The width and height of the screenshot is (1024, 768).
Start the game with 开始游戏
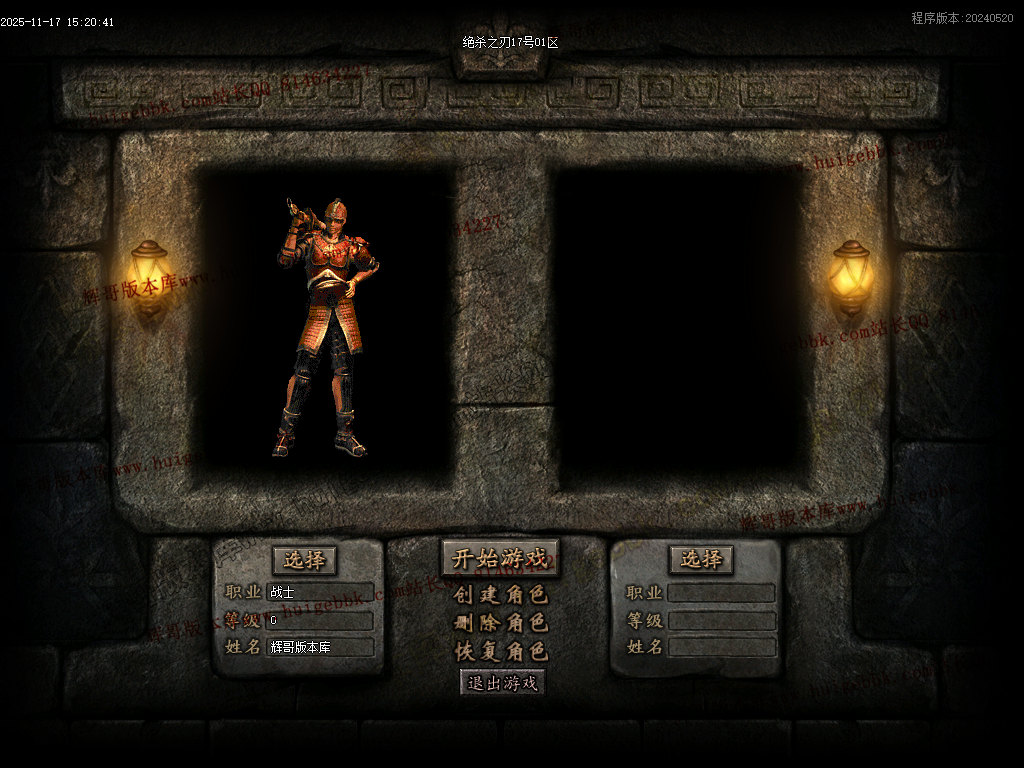500,559
